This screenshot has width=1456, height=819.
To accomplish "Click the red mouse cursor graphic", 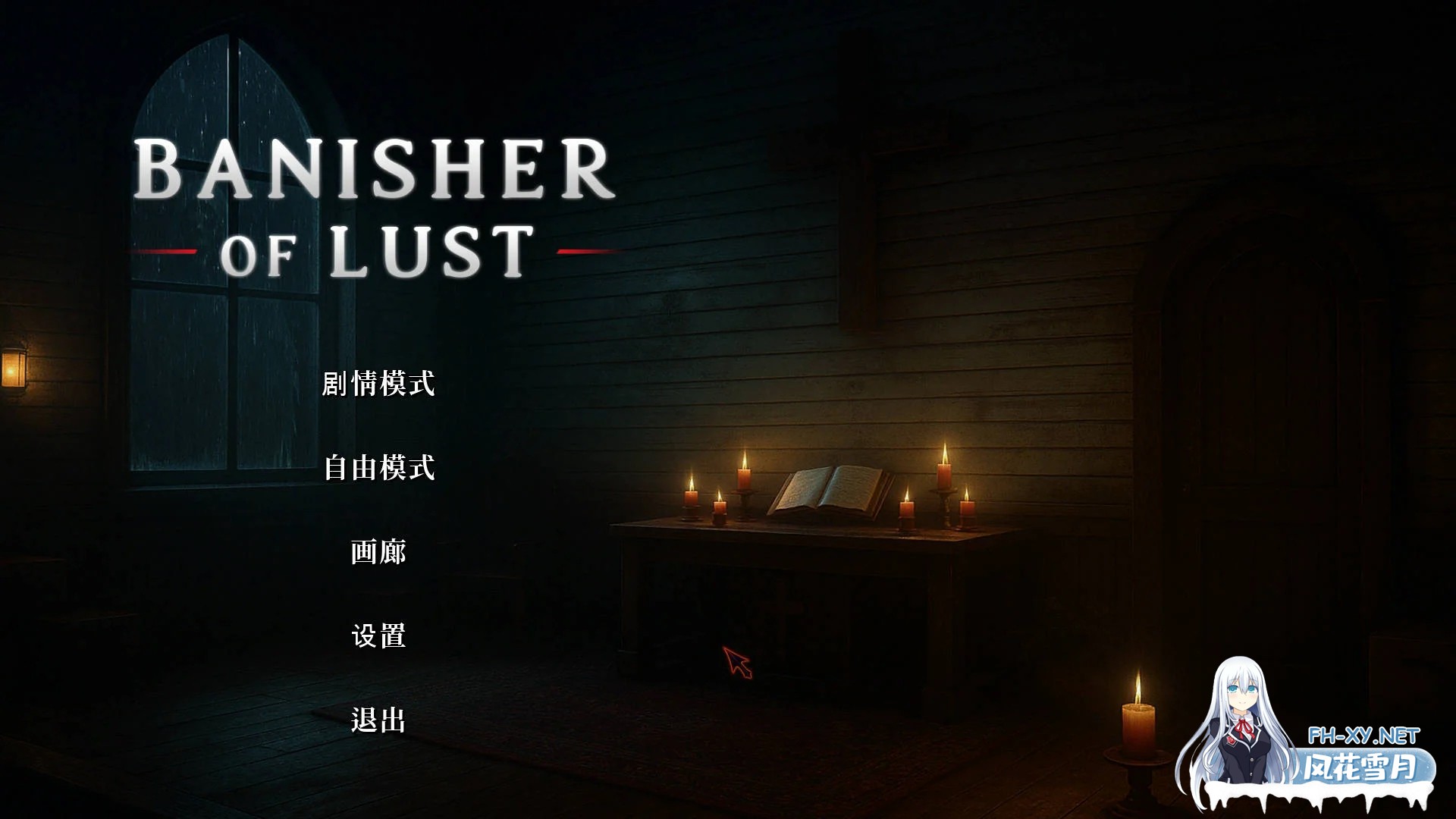I will coord(737,661).
